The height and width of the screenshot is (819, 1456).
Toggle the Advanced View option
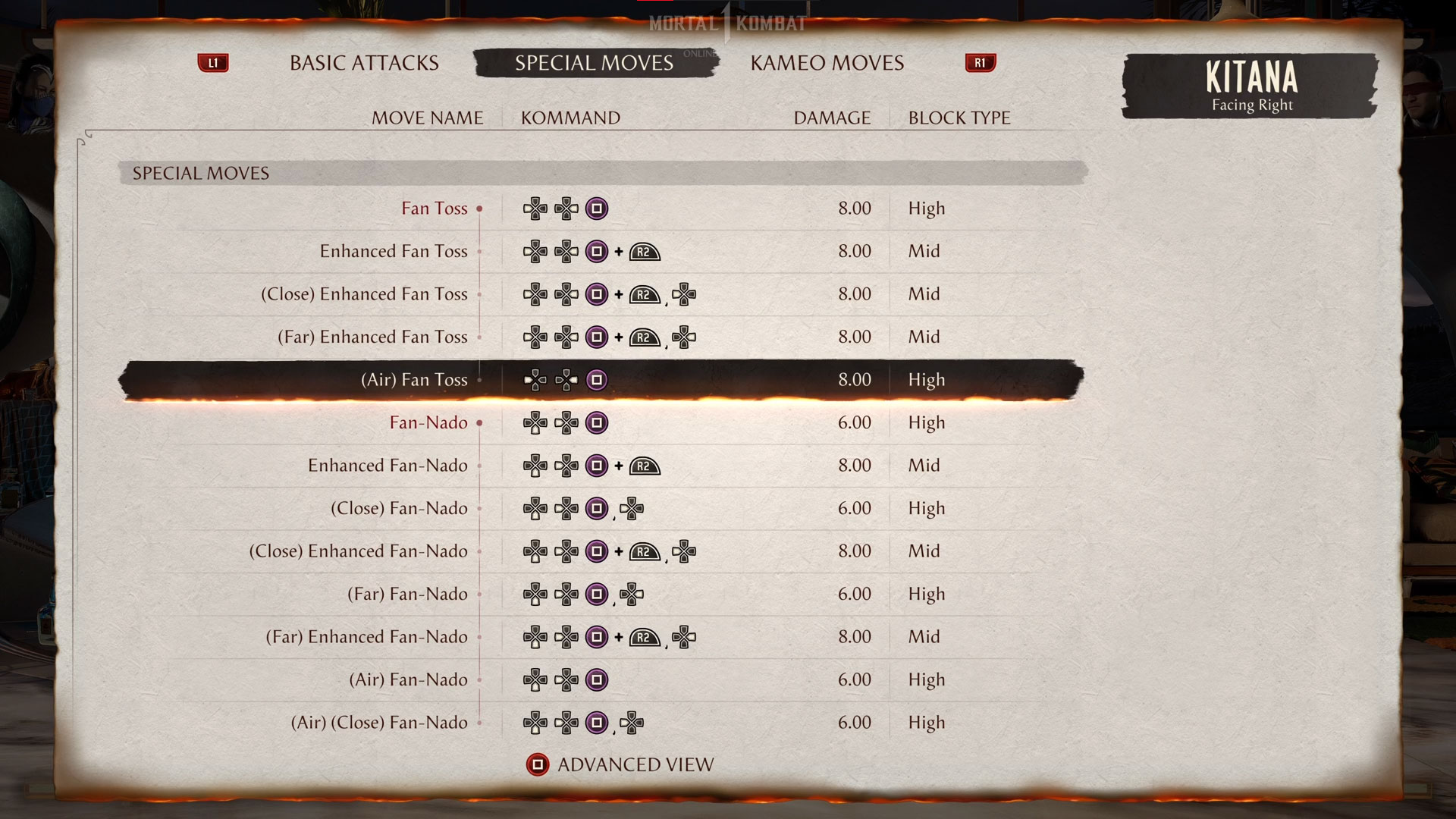[635, 764]
